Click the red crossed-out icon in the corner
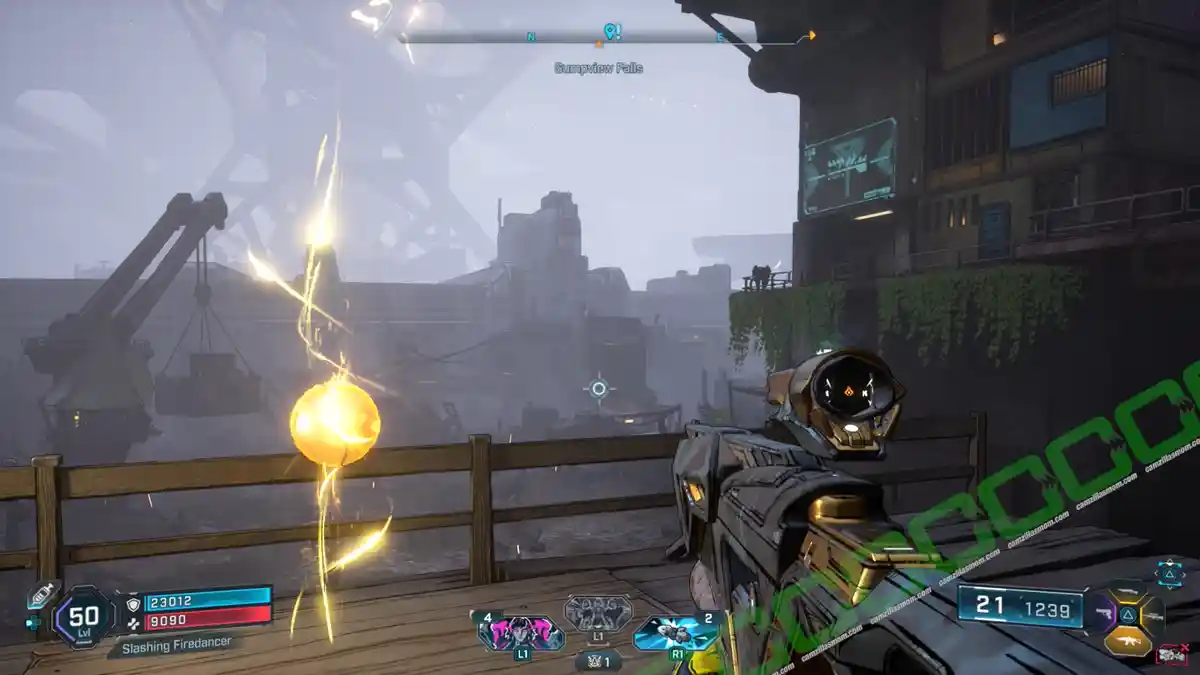Image resolution: width=1200 pixels, height=675 pixels. [x=1171, y=655]
